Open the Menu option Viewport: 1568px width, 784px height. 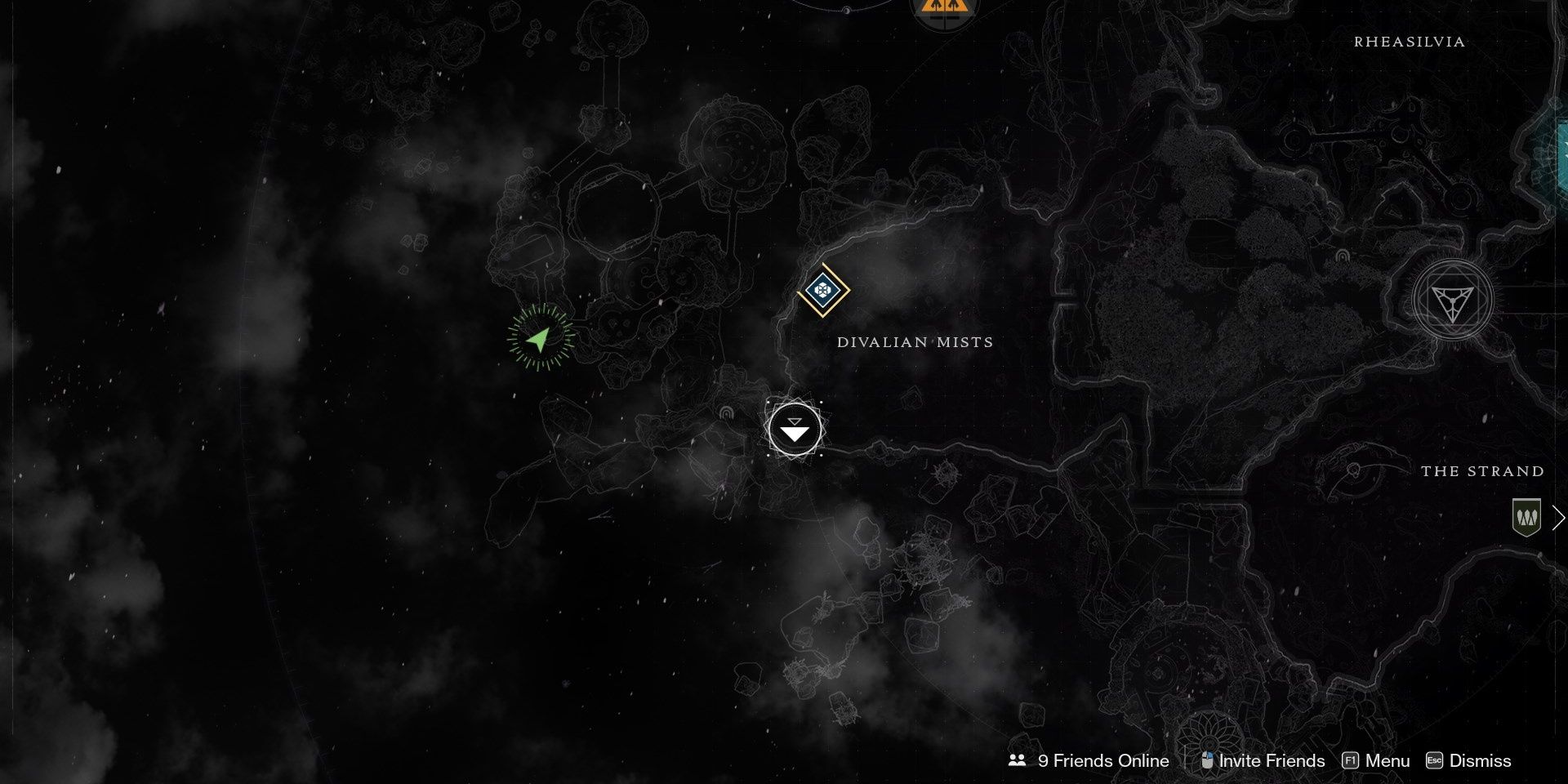pos(1376,760)
